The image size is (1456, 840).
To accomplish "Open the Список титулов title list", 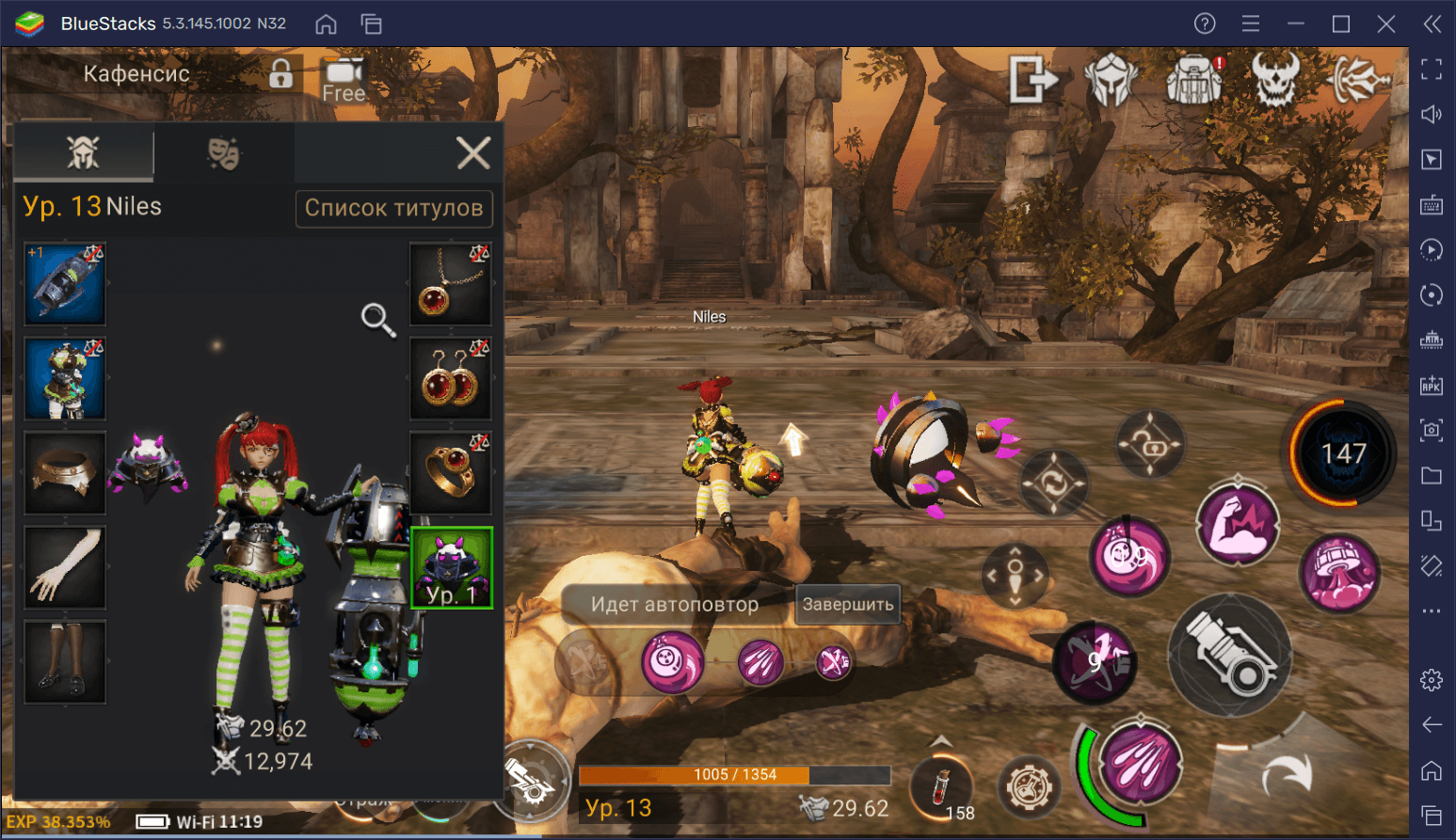I will click(x=393, y=208).
